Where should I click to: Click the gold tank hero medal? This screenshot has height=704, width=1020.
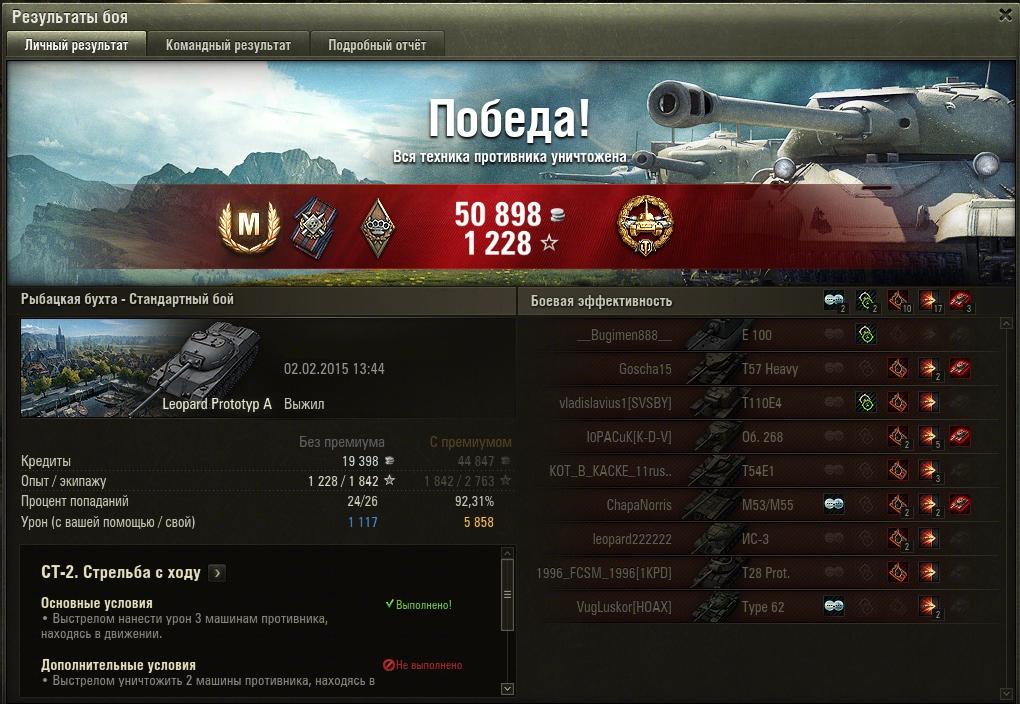coord(645,227)
